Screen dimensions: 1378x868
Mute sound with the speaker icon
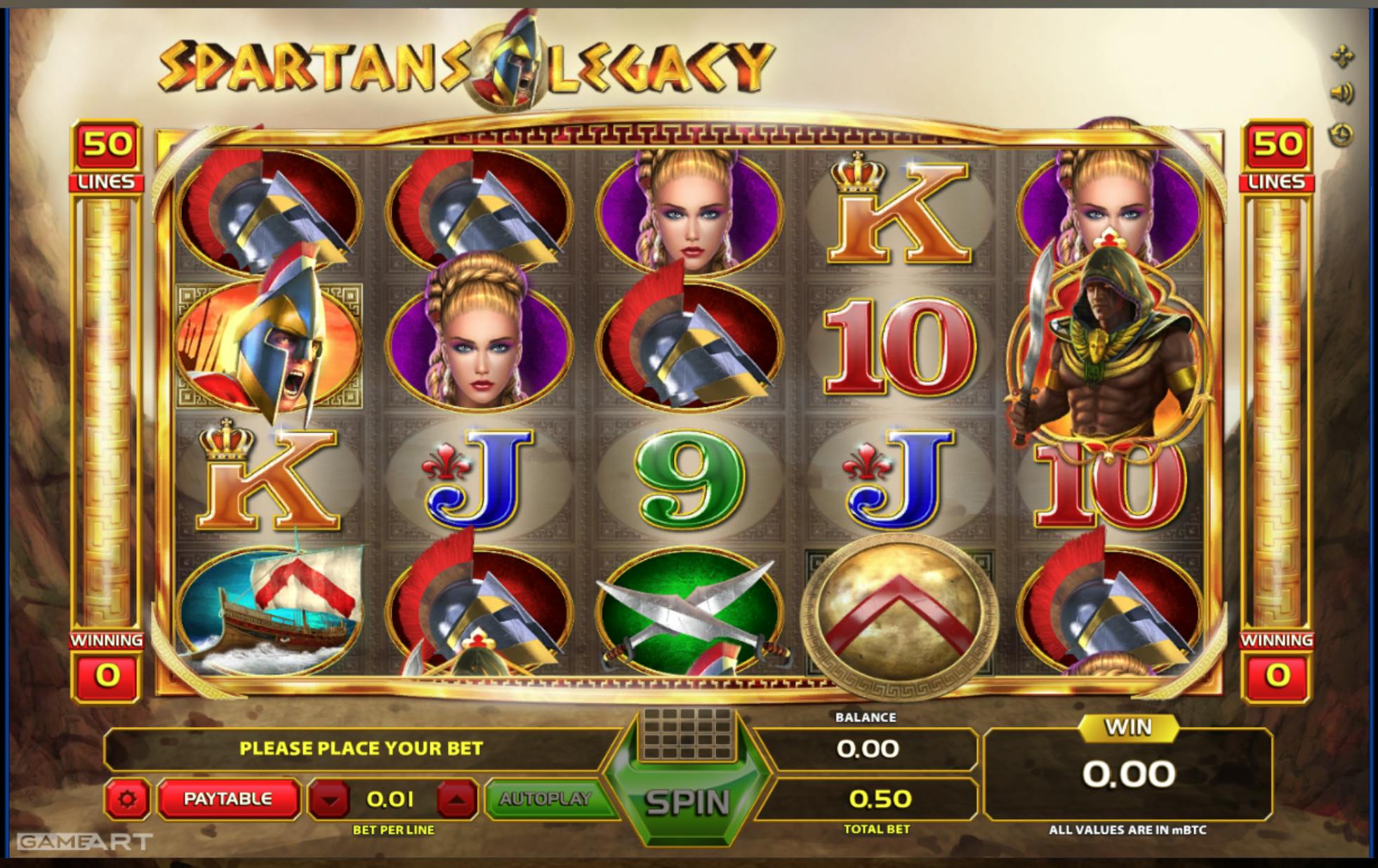point(1342,93)
